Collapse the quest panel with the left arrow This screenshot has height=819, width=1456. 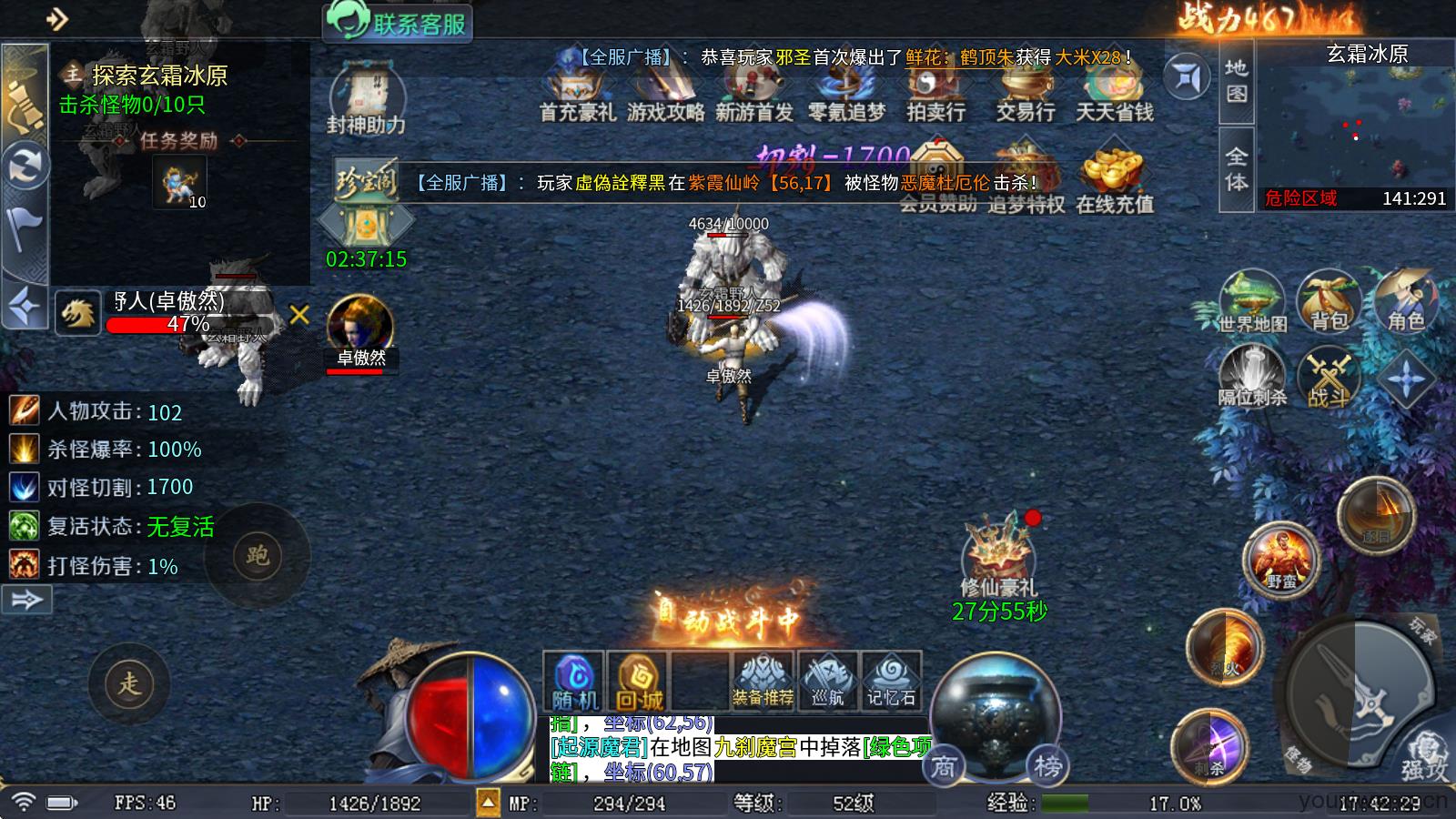(23, 305)
